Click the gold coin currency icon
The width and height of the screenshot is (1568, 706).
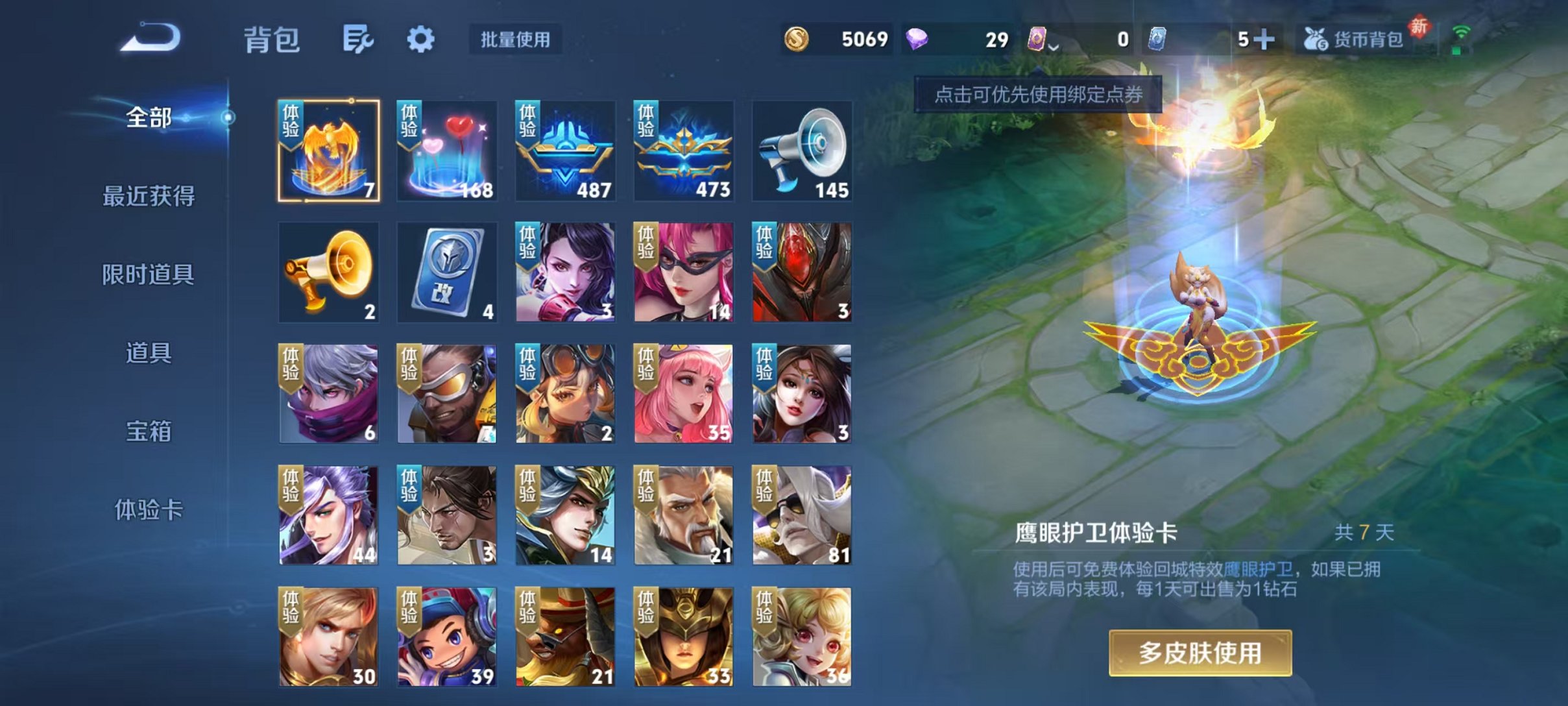[x=797, y=40]
